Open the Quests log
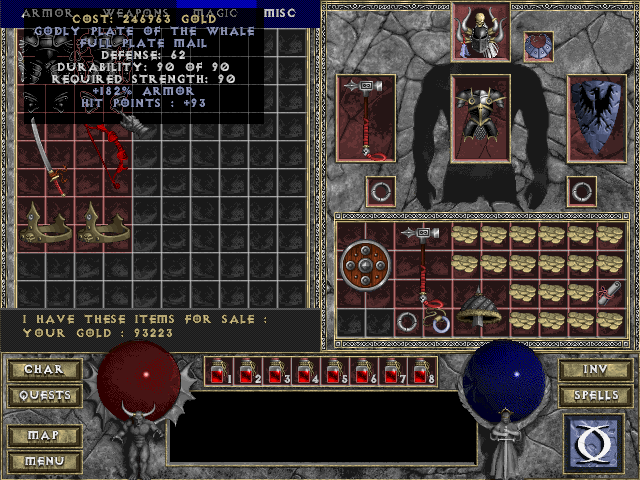 pos(44,396)
